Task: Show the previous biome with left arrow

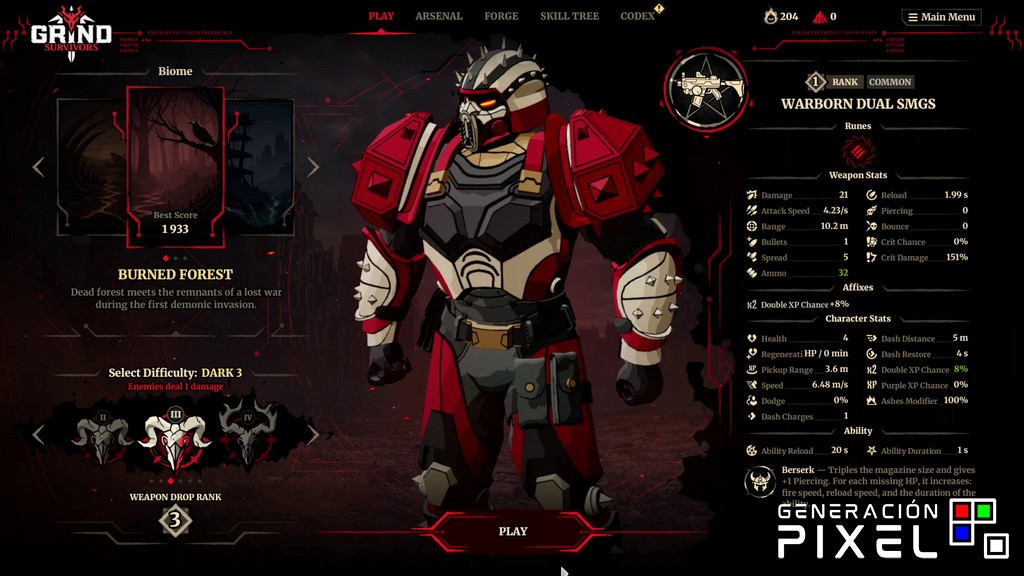Action: [38, 167]
